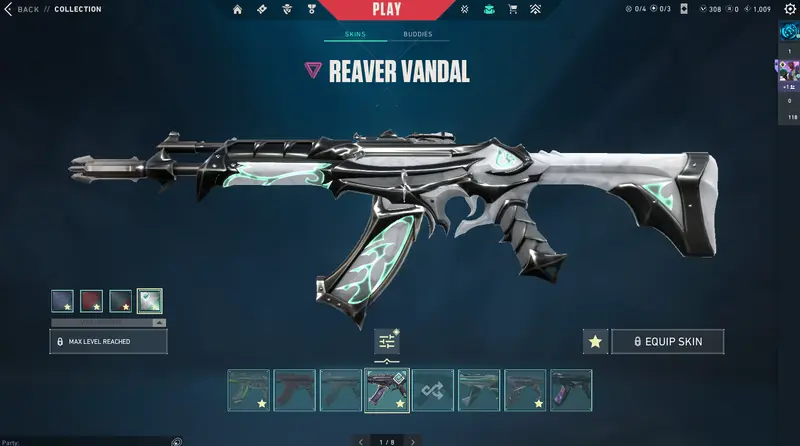This screenshot has height=446, width=800.
Task: Select the Skins tab
Action: pos(355,34)
